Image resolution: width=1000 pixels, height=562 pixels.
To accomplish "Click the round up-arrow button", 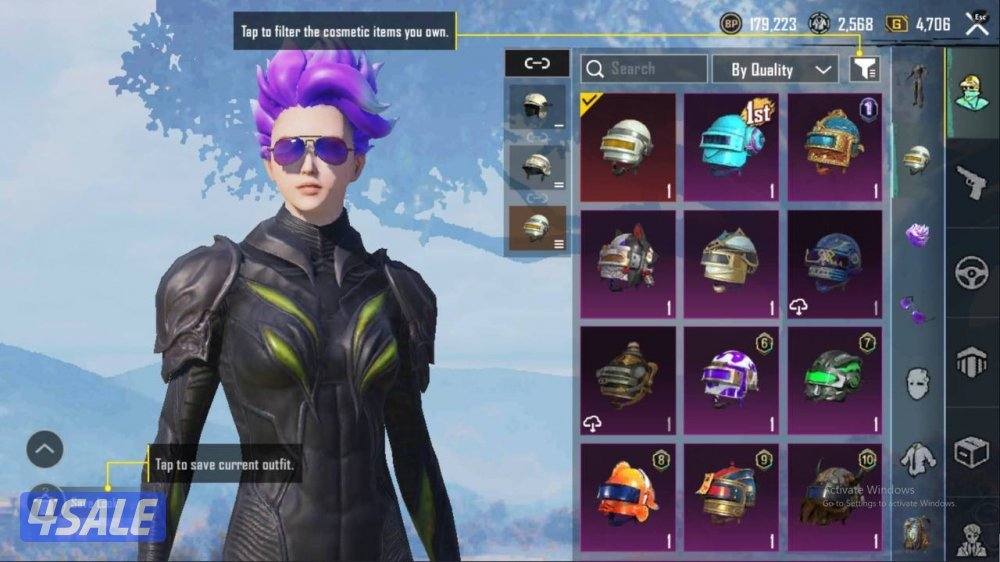I will pyautogui.click(x=45, y=450).
